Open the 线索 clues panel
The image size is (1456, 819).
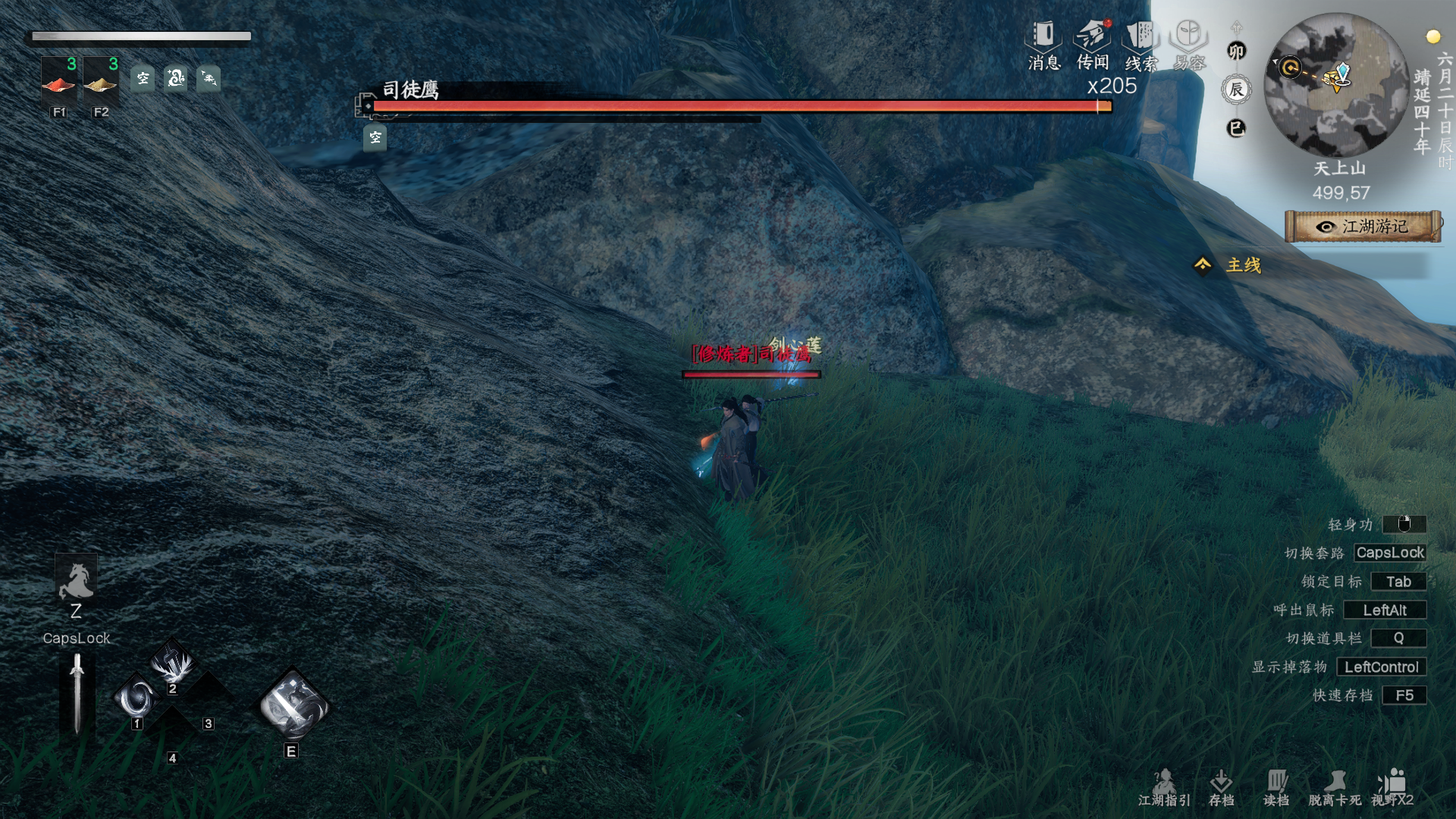(1141, 44)
